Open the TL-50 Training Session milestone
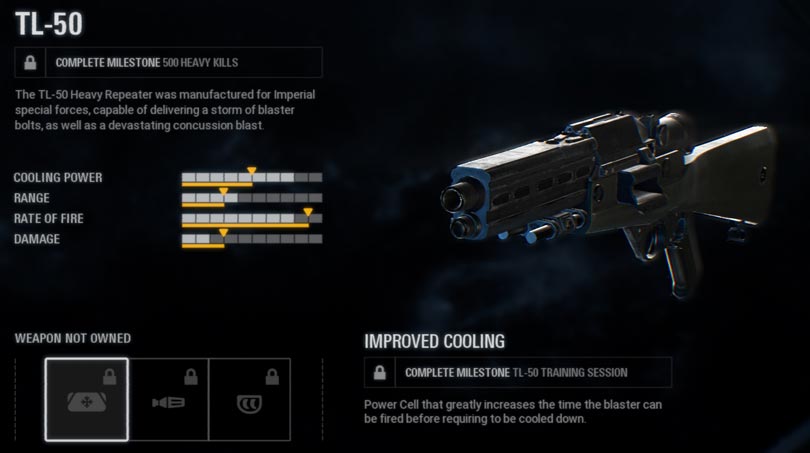This screenshot has height=453, width=810. (518, 373)
